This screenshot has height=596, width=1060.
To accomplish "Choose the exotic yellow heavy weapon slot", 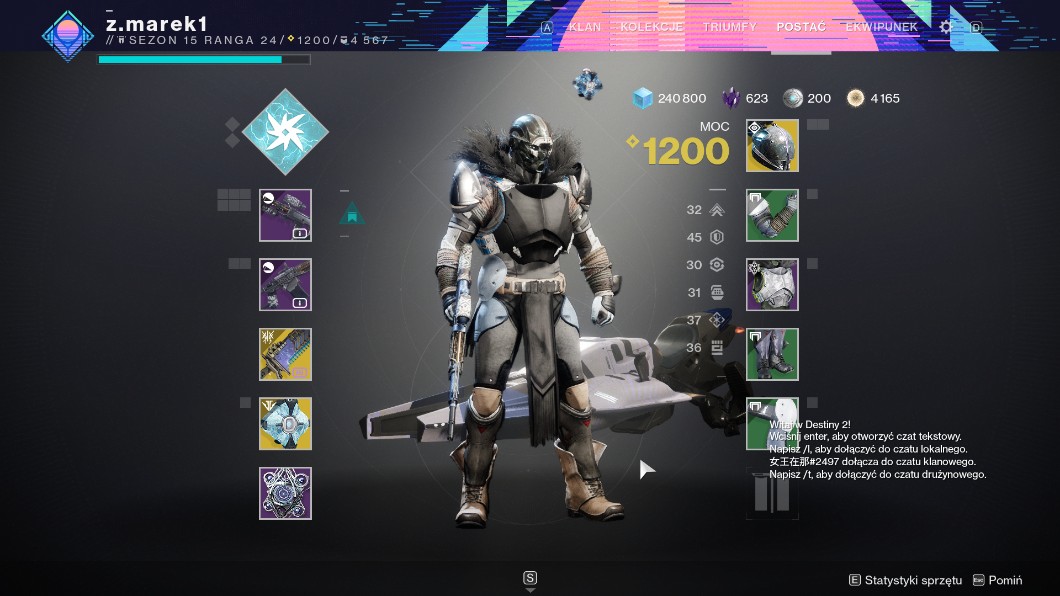I will (x=285, y=354).
